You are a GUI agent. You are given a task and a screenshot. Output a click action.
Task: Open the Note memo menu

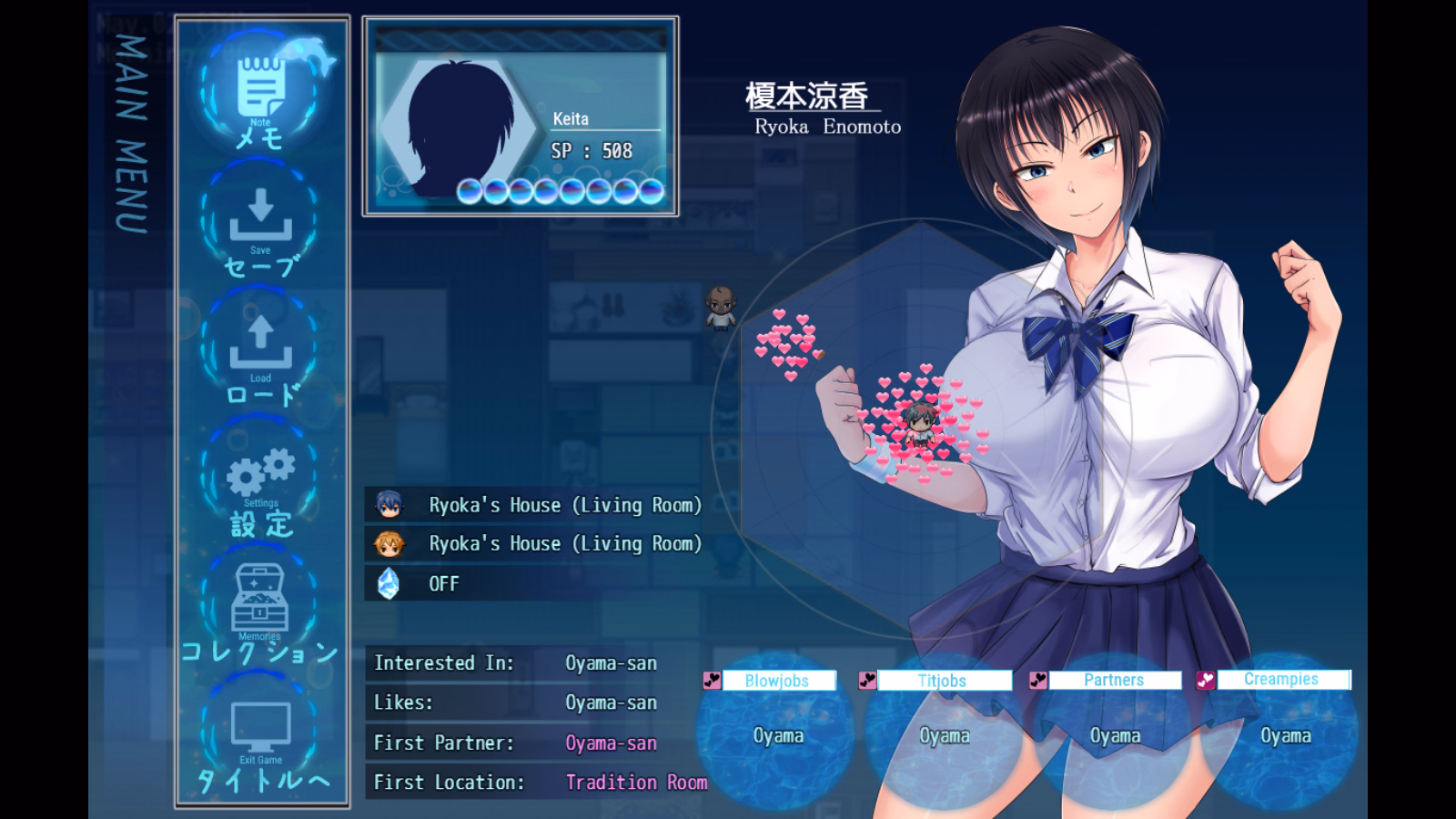[x=260, y=93]
